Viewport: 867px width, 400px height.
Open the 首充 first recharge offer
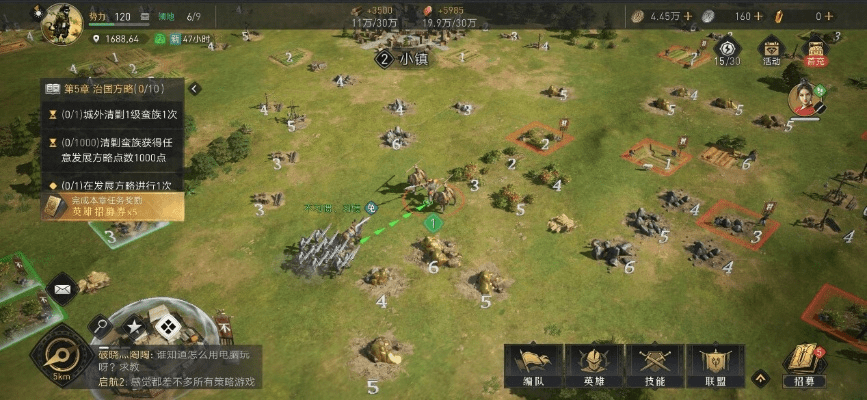click(815, 51)
